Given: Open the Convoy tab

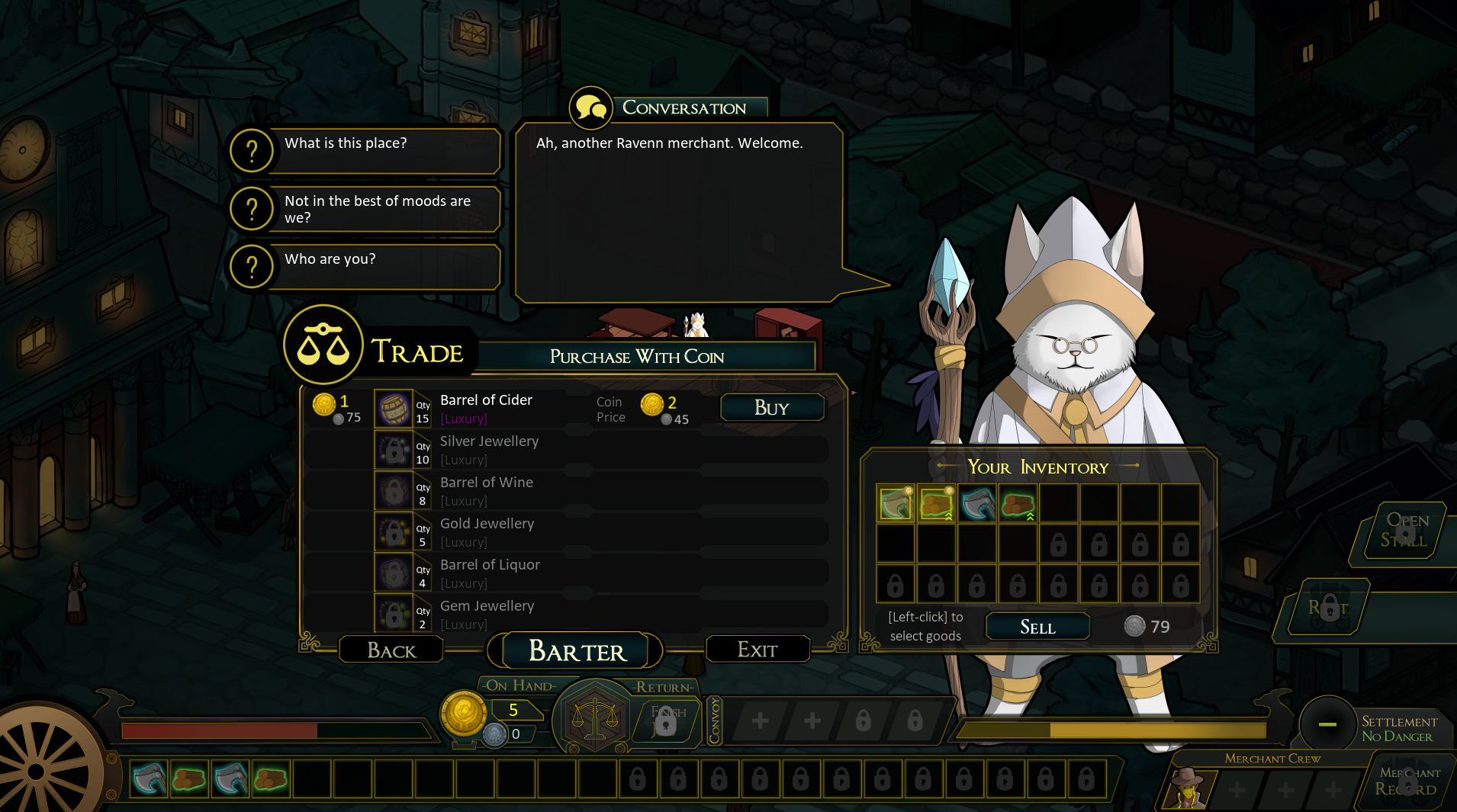Looking at the screenshot, I should coord(715,720).
